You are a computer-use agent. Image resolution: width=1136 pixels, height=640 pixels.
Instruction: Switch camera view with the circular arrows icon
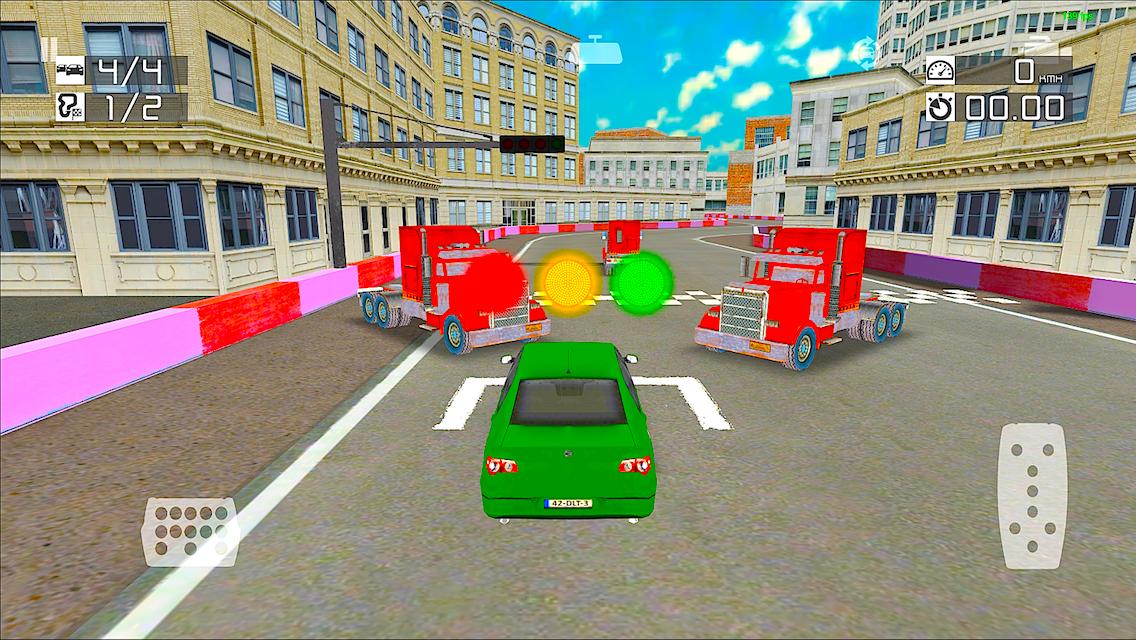tap(862, 51)
